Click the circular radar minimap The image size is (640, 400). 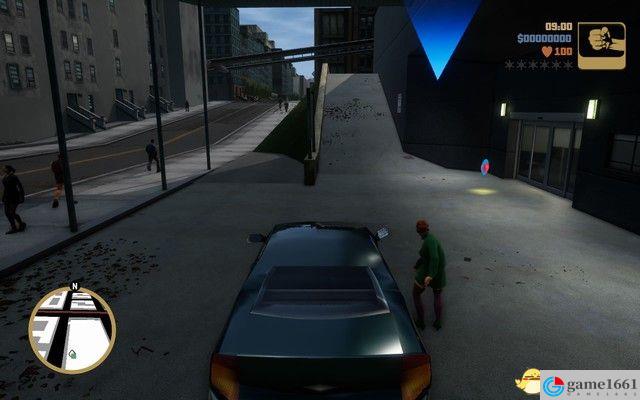(x=72, y=329)
